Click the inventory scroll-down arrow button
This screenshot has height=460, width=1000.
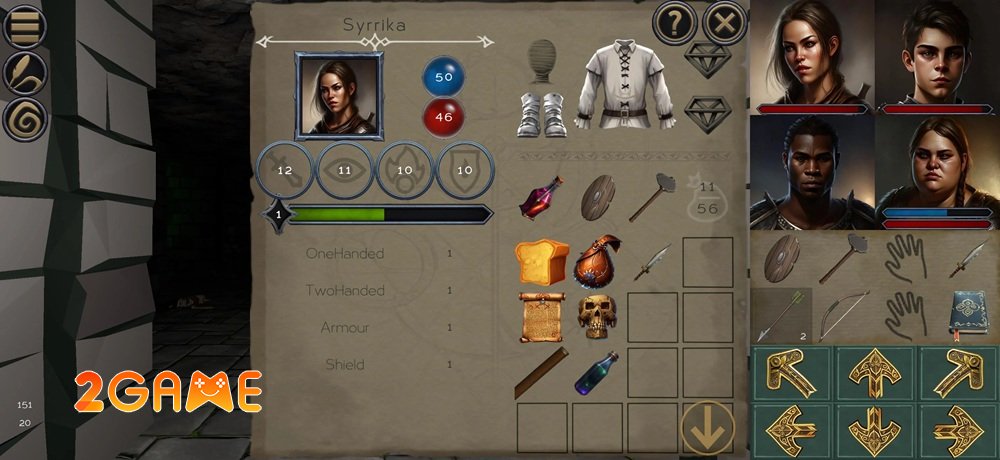(x=706, y=426)
